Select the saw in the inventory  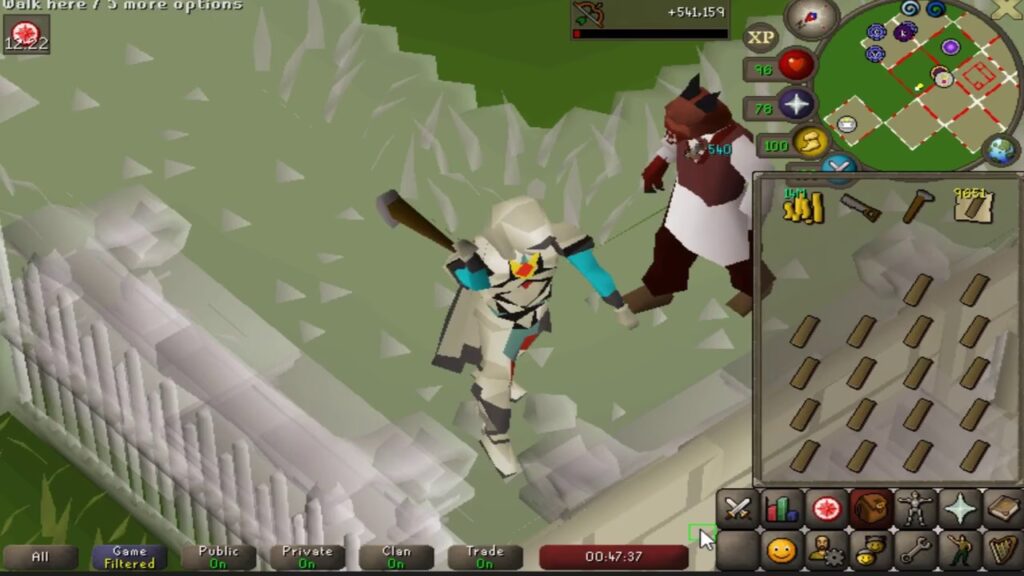click(860, 207)
